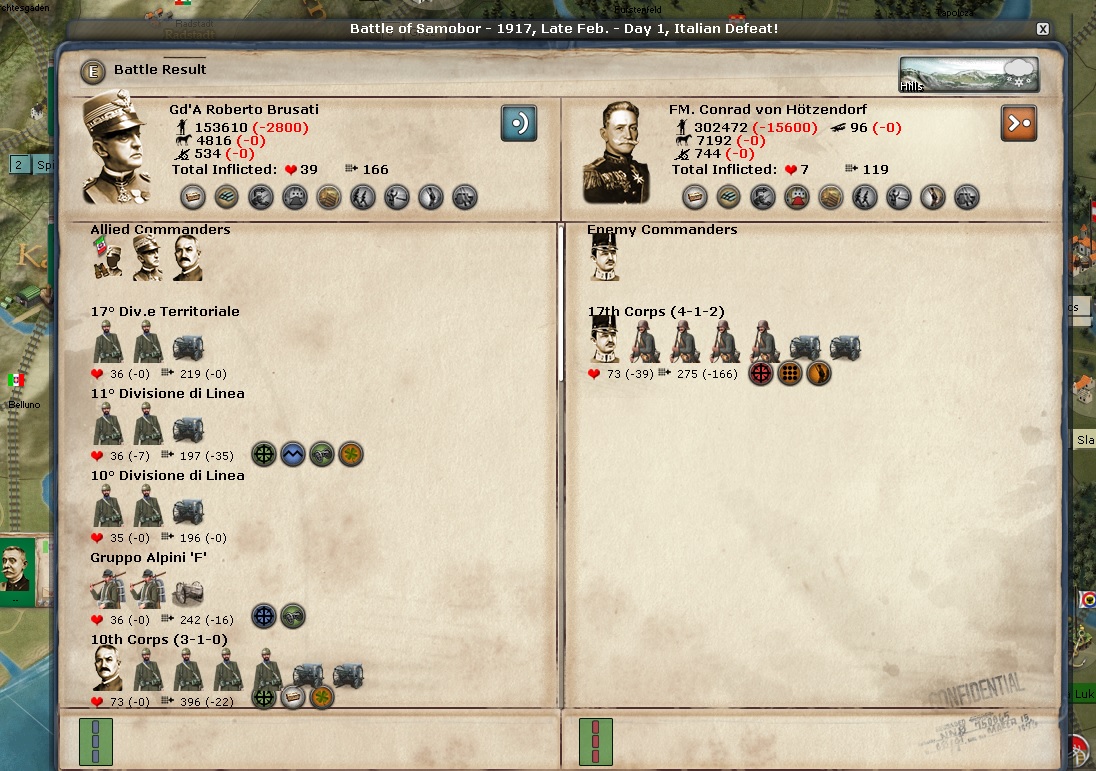Close the Battle of Samobor result window
Image resolution: width=1096 pixels, height=771 pixels.
[1043, 29]
